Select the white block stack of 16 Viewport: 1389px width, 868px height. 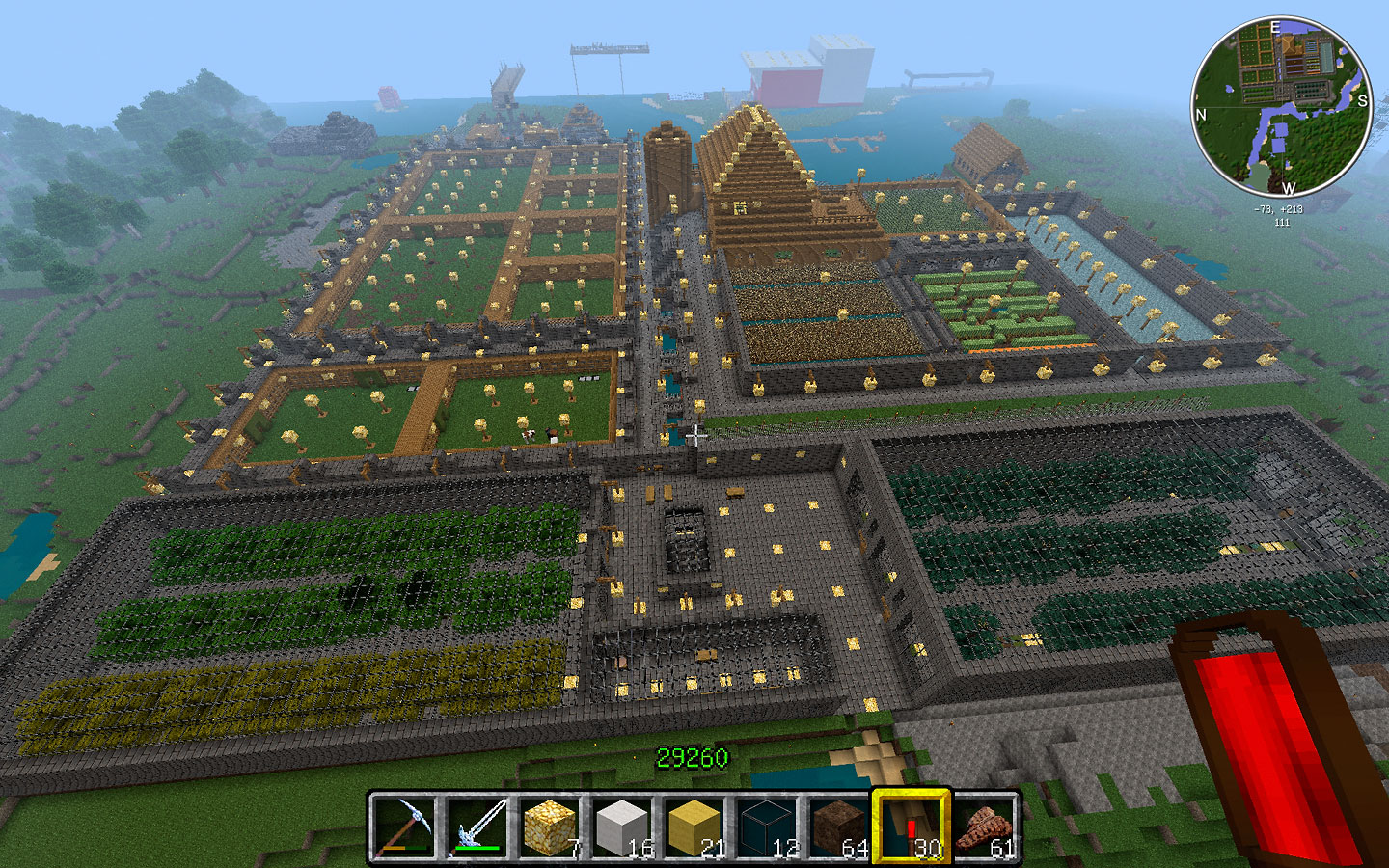(x=622, y=827)
